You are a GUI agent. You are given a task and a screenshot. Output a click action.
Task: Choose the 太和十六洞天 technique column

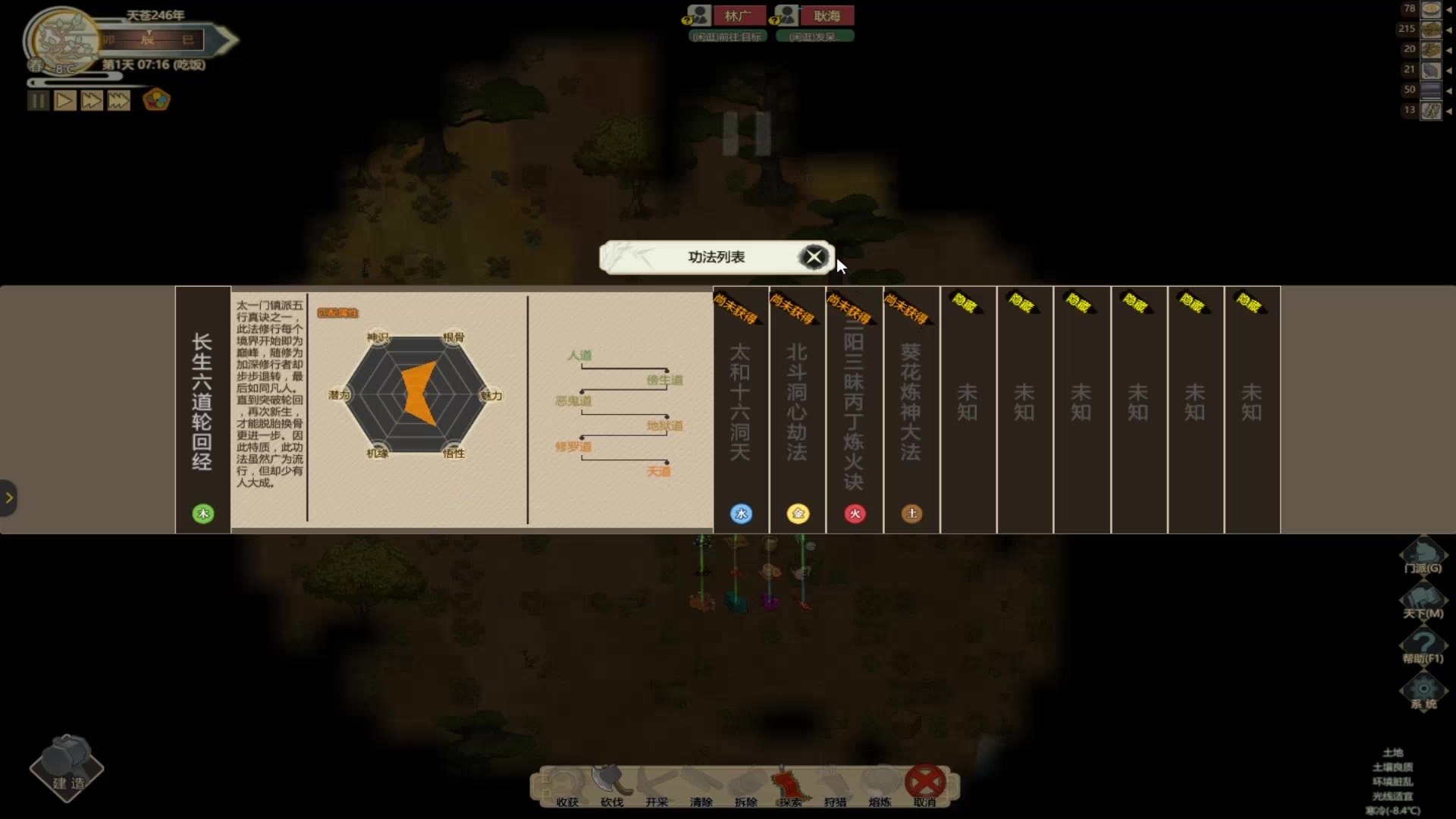(x=741, y=409)
